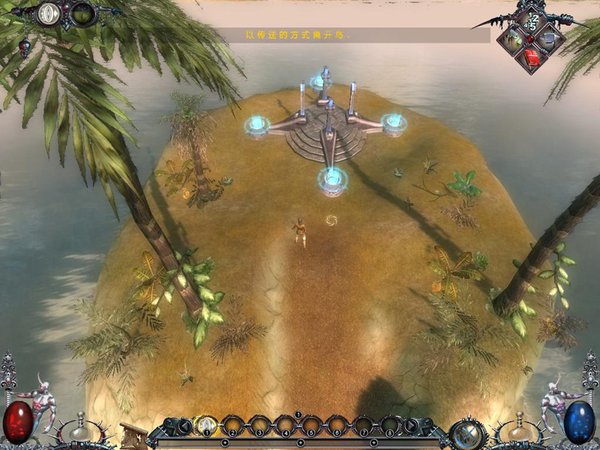Viewport: 600px width, 450px height.
Task: Click the small skull ornament under the top-left orbs
Action: point(22,47)
